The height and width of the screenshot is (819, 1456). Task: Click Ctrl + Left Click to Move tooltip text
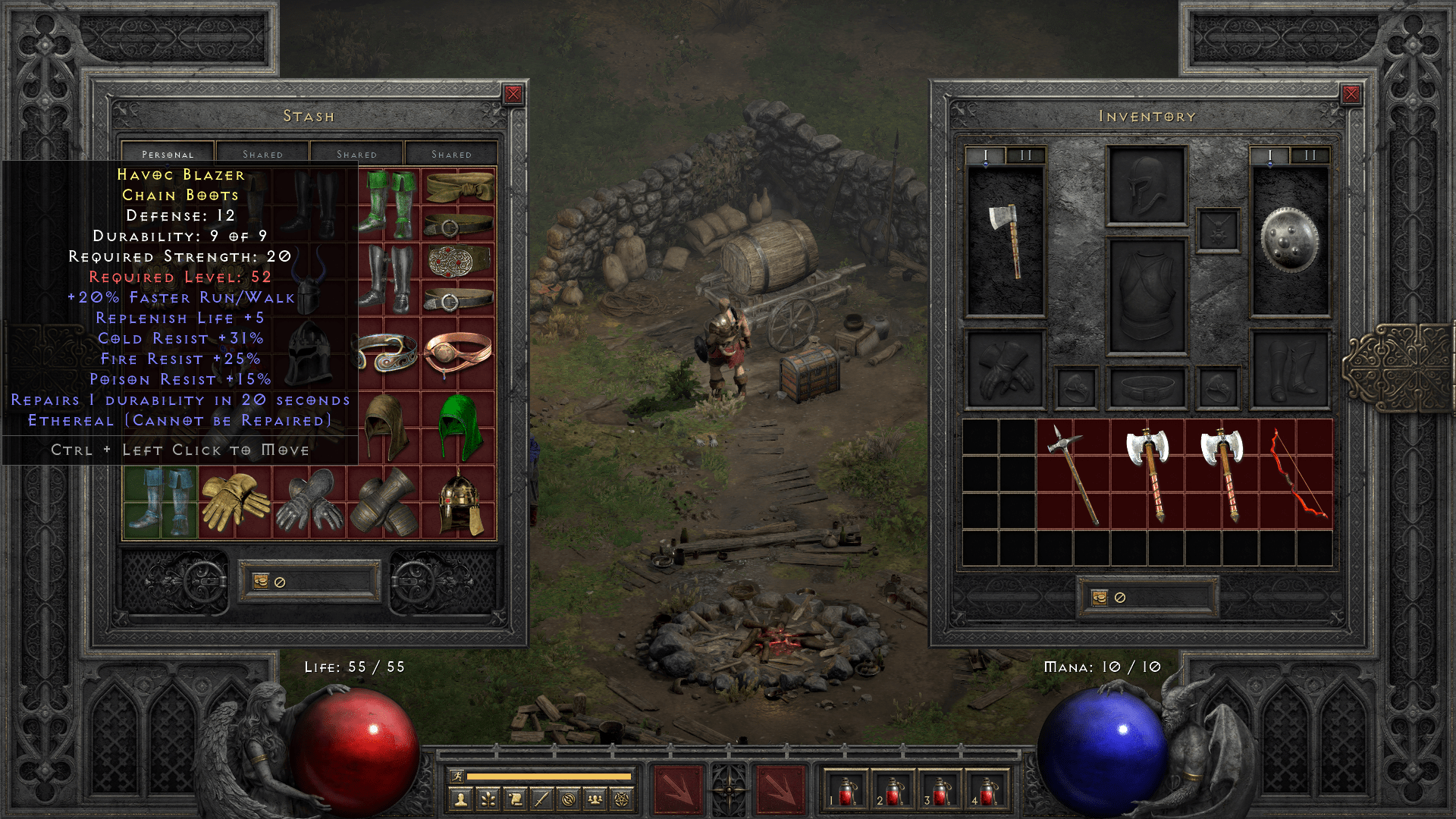coord(179,450)
